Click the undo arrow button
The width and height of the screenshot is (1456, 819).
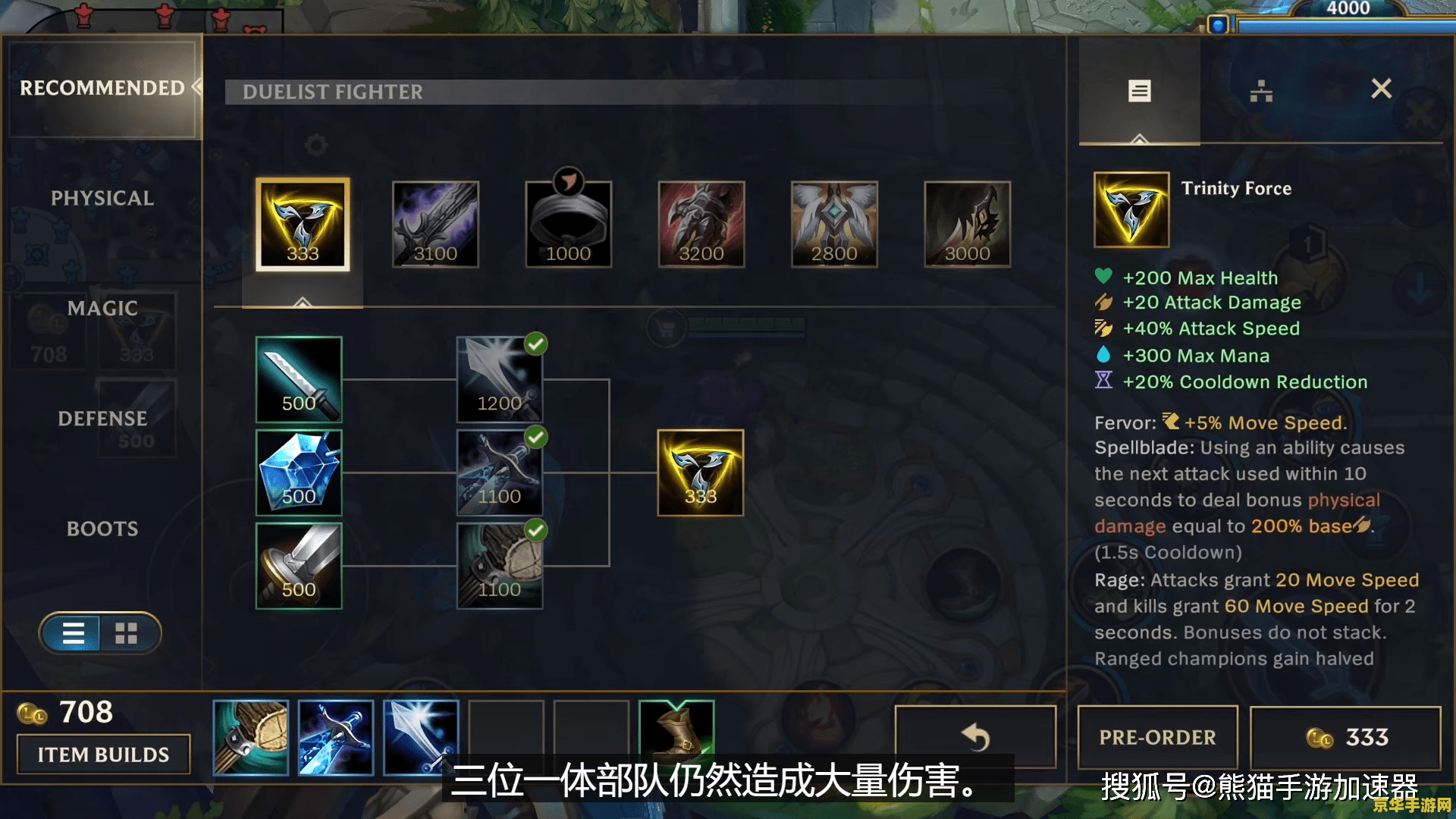(975, 736)
